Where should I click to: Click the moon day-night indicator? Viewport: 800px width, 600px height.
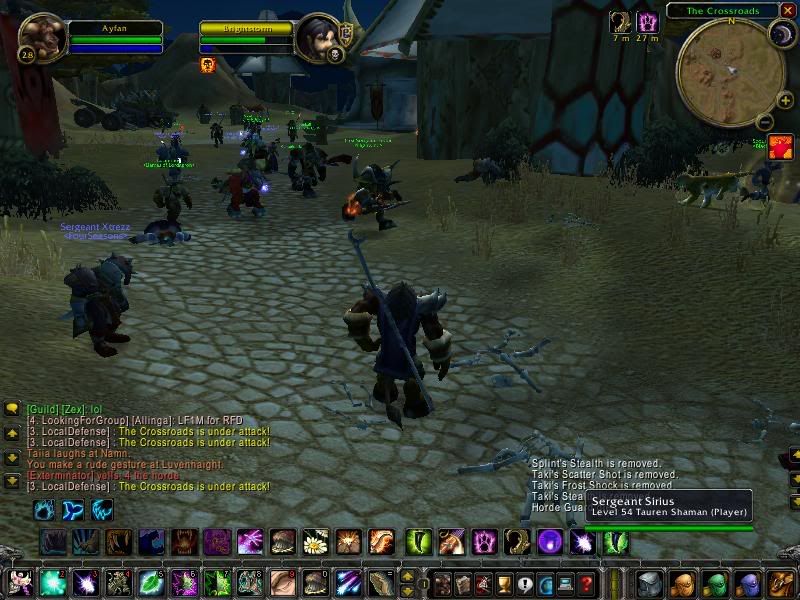781,36
